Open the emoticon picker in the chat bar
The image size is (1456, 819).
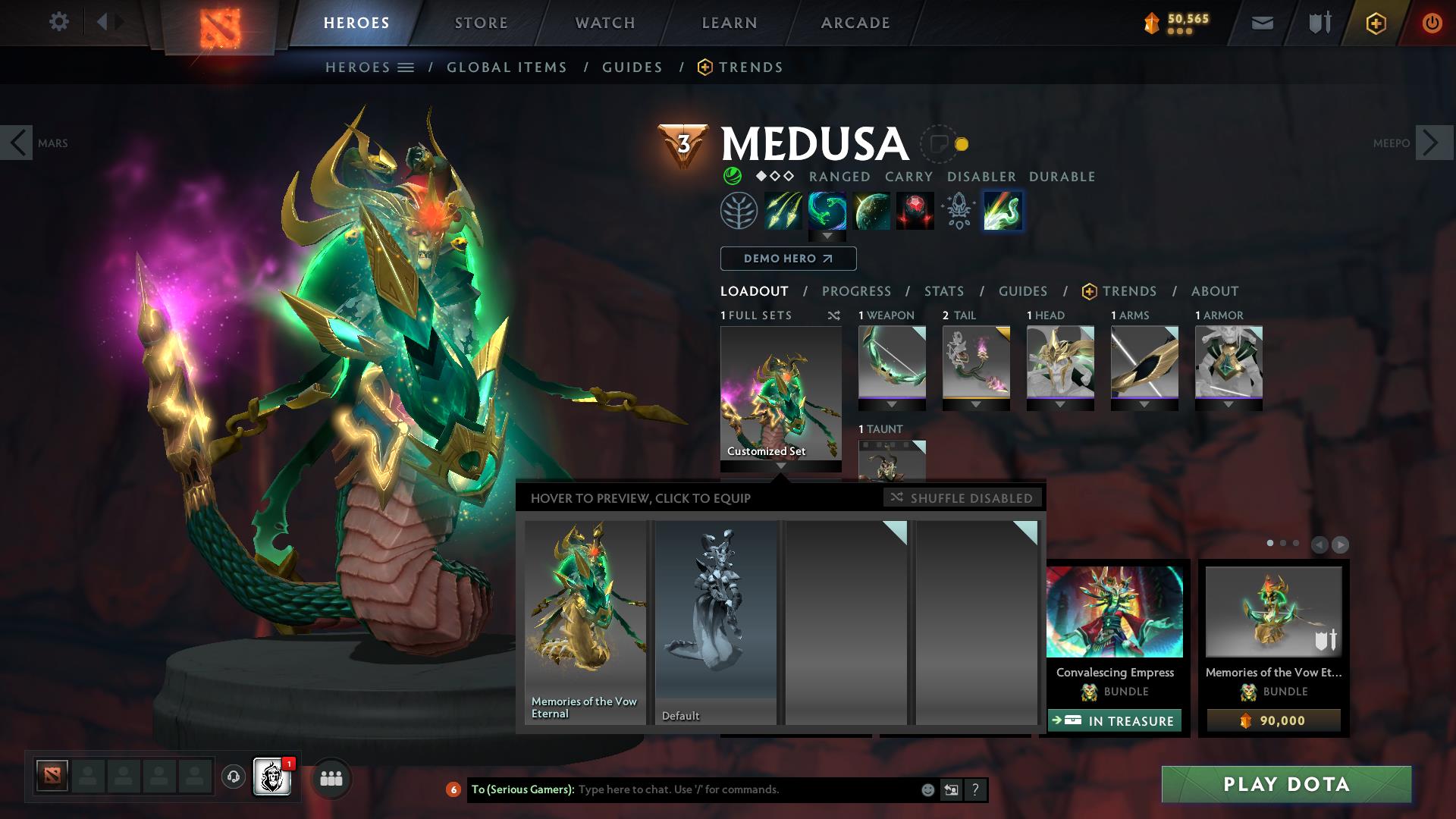927,789
